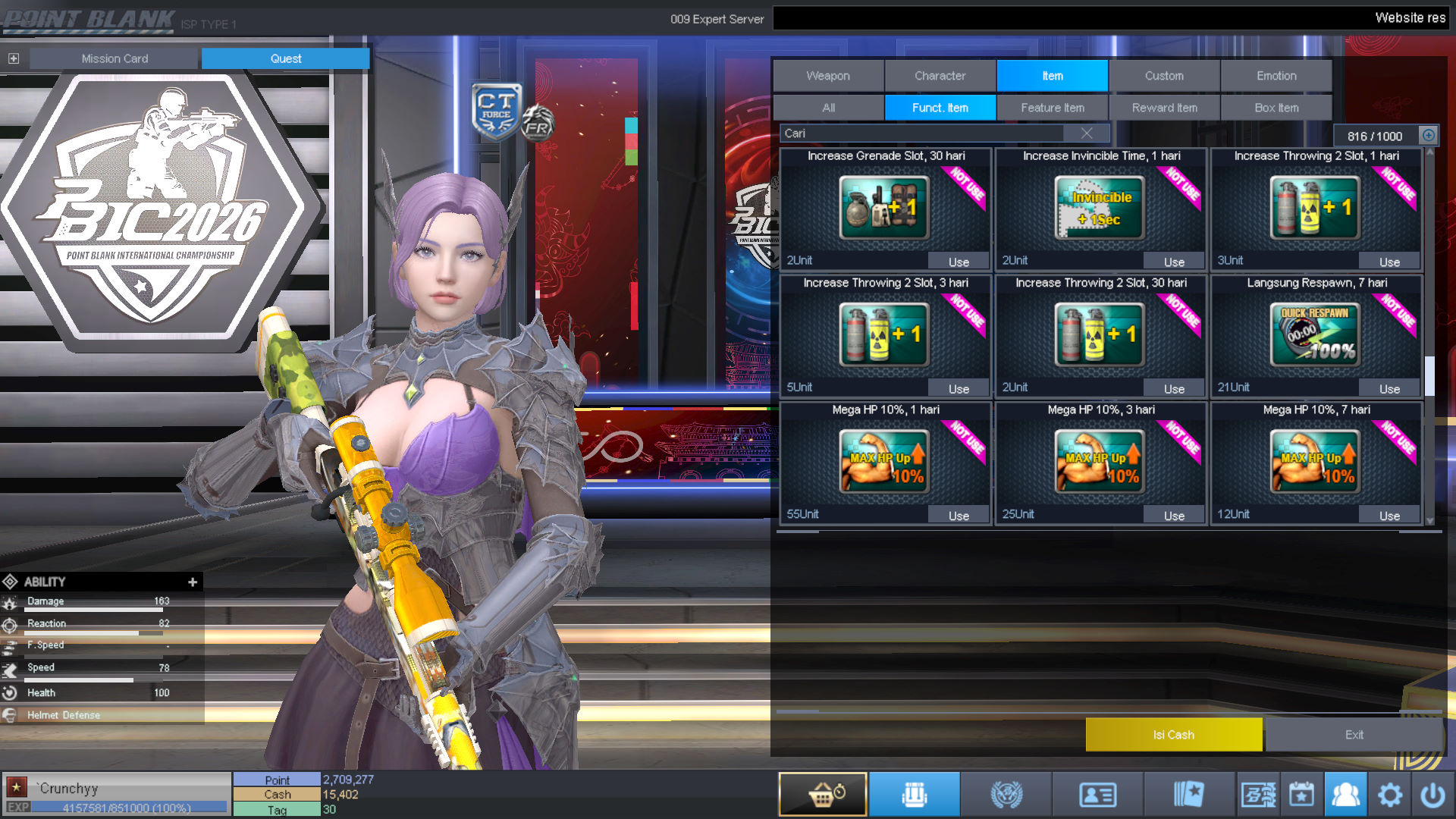Click the Isi Cash button
Viewport: 1456px width, 819px height.
pos(1173,735)
